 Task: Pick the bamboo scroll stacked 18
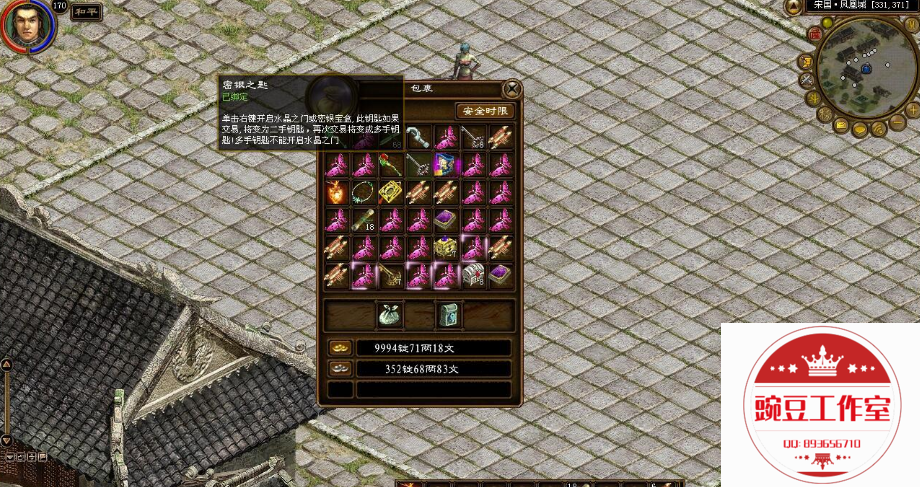364,219
